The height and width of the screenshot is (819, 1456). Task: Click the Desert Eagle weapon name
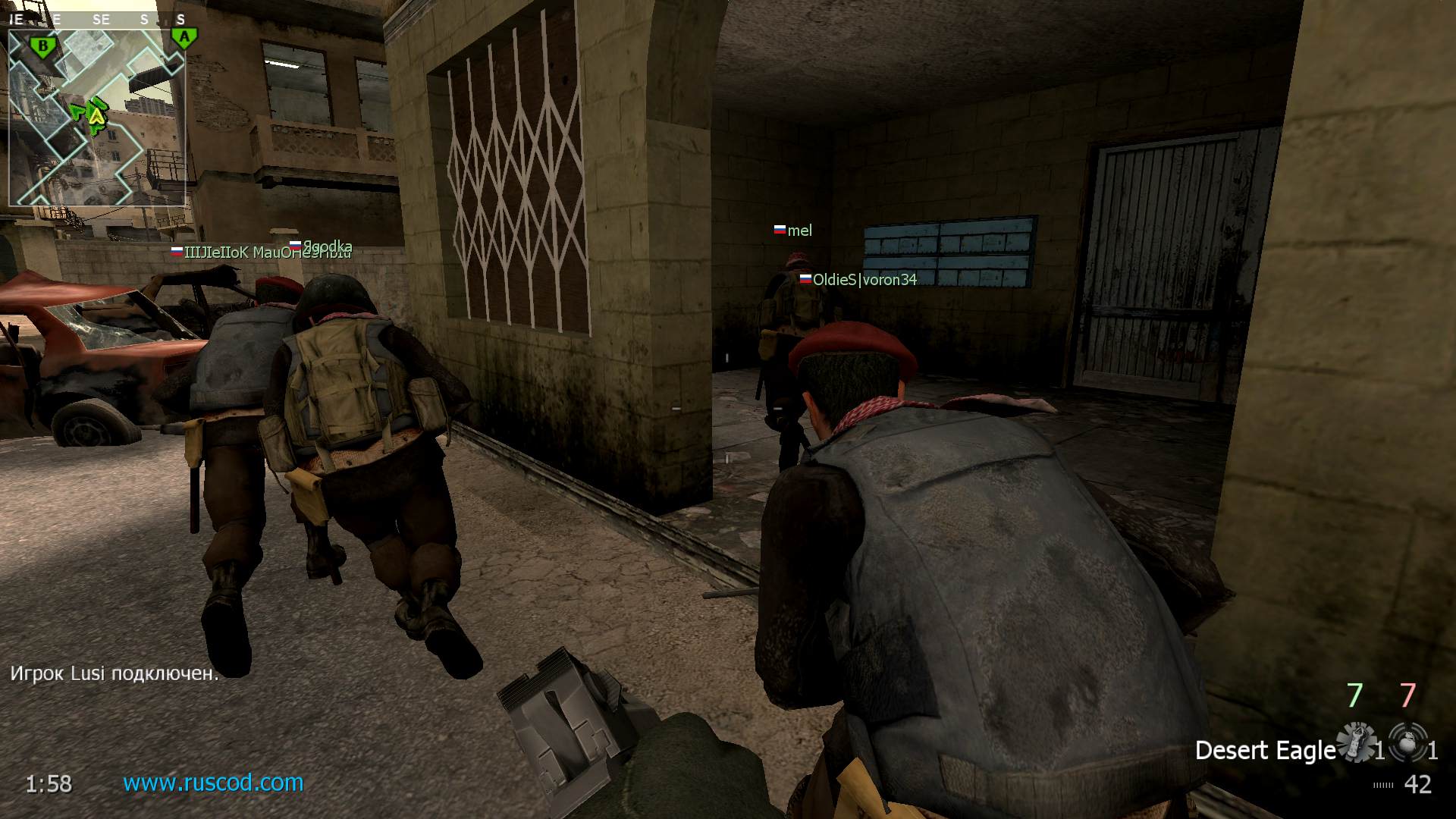pos(1266,751)
